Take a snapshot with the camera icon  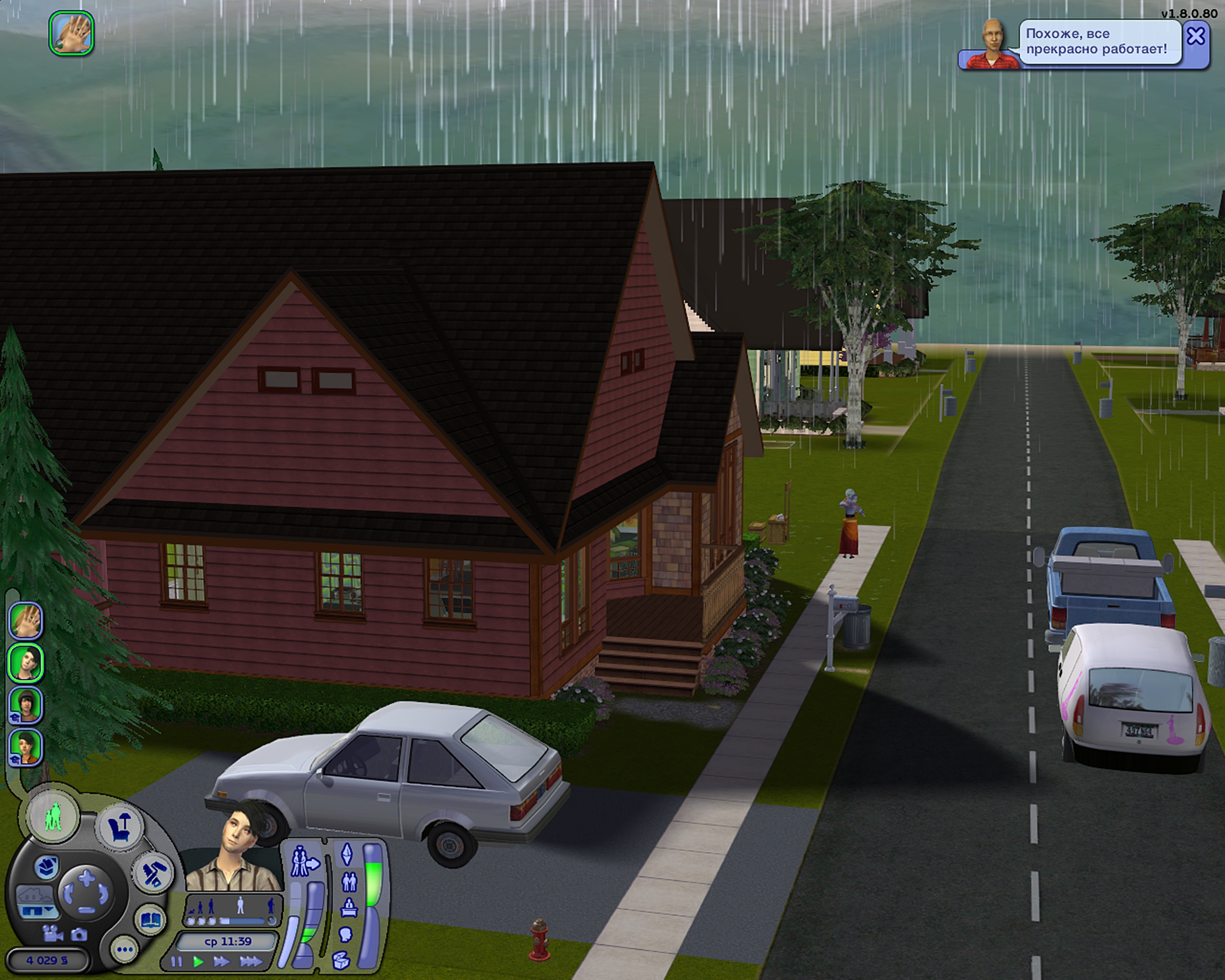(x=78, y=934)
